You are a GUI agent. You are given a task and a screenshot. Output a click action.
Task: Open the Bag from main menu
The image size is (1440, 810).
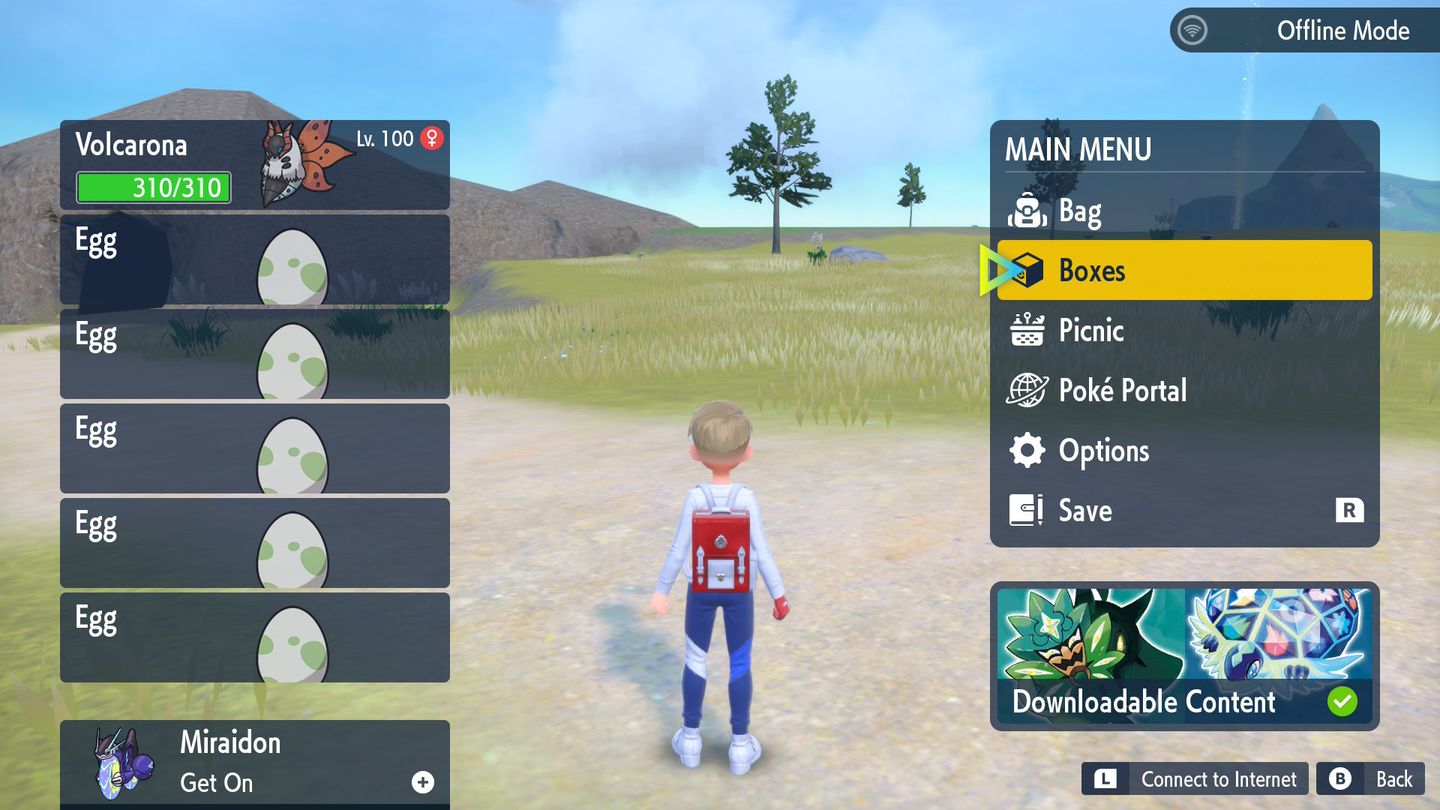point(1184,211)
